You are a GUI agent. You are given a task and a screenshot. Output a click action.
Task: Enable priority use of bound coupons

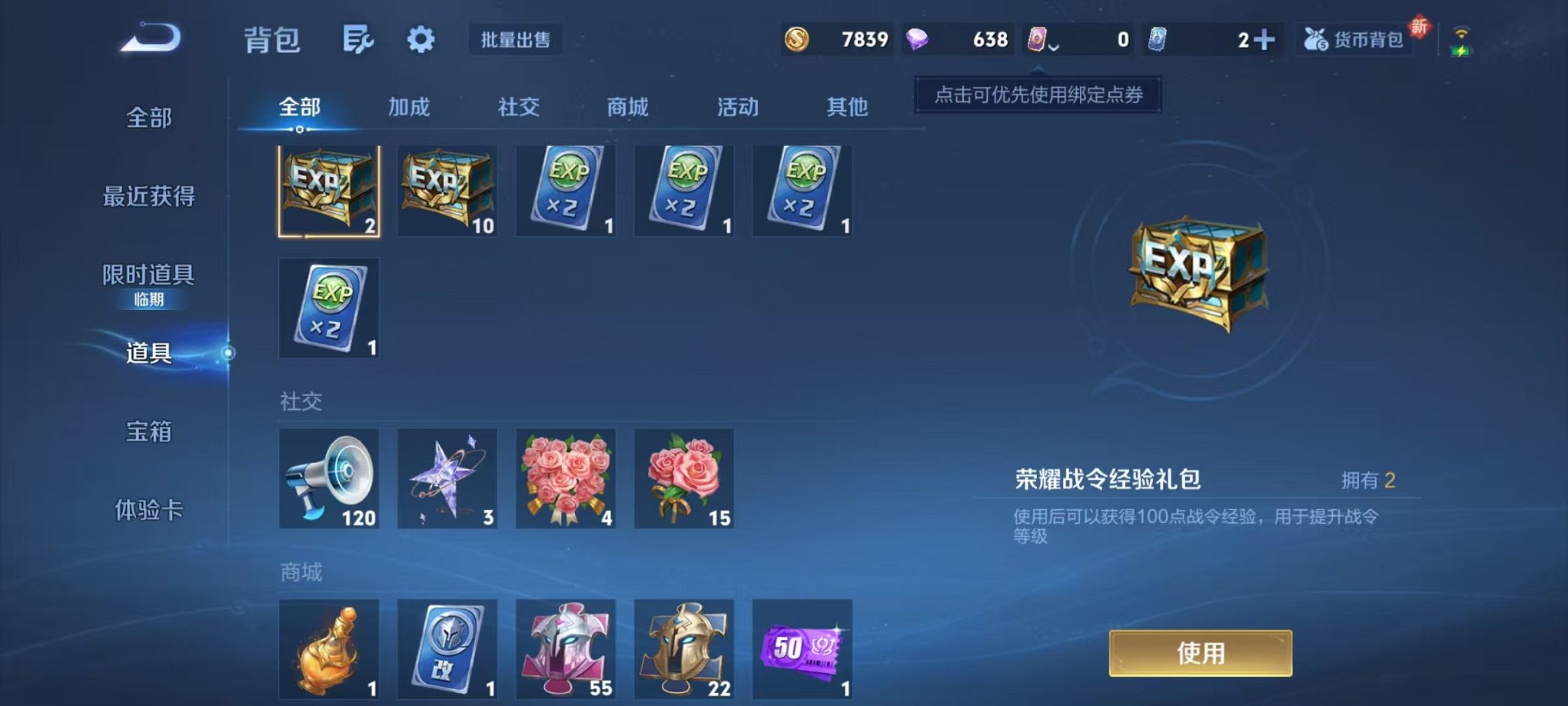point(1036,97)
